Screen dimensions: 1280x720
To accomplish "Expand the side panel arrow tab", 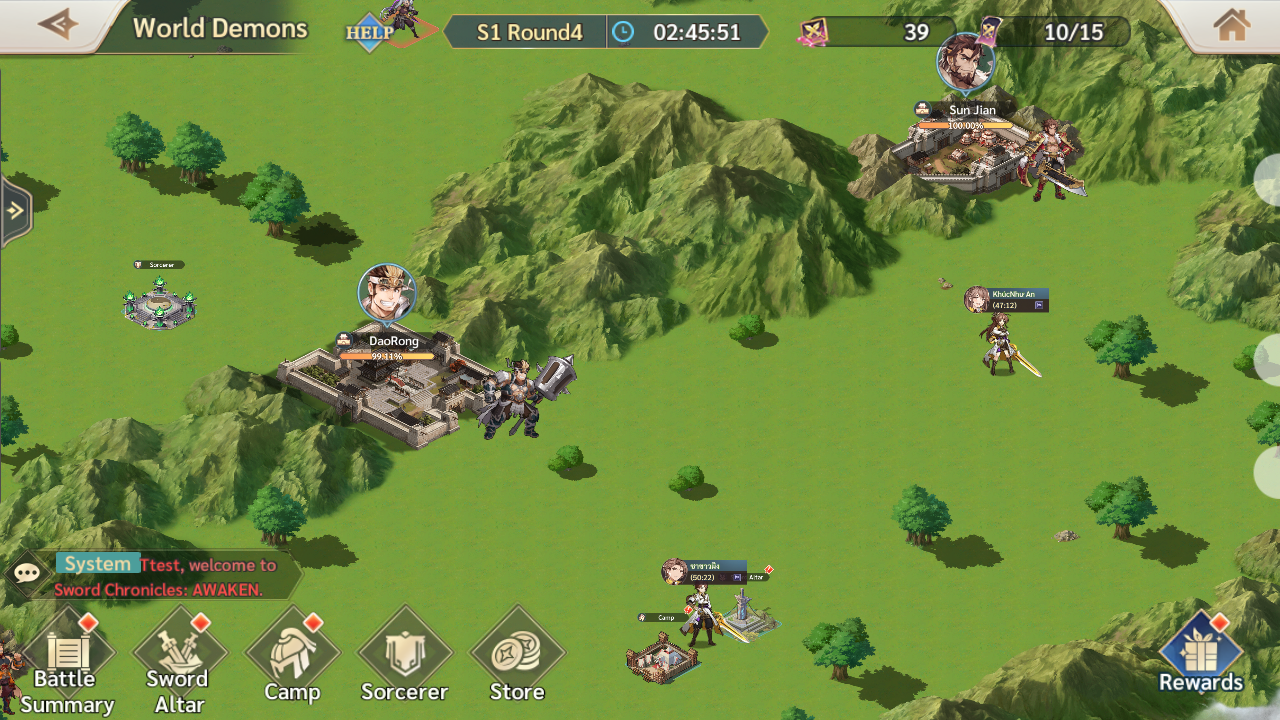I will click(15, 211).
